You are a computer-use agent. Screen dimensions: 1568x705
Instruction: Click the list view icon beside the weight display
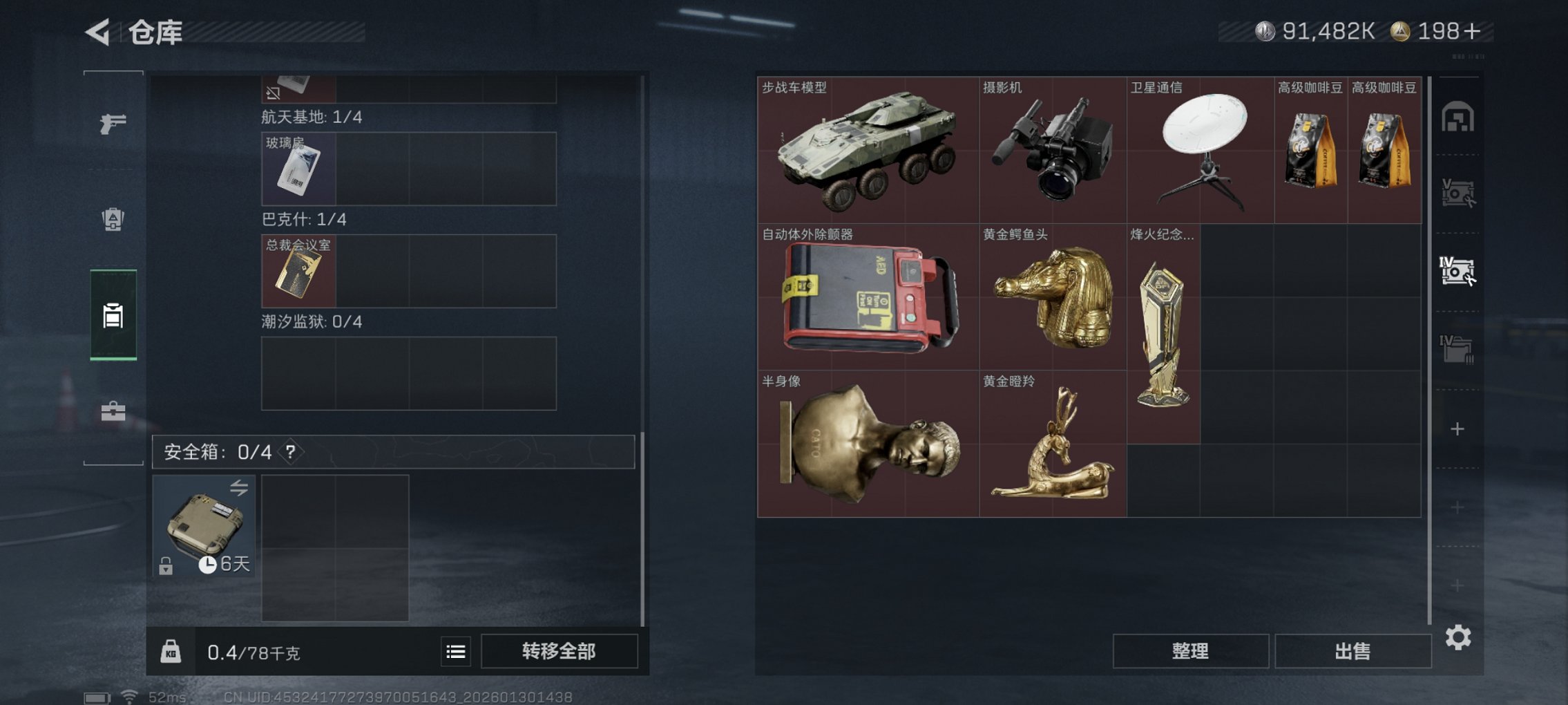pyautogui.click(x=455, y=650)
